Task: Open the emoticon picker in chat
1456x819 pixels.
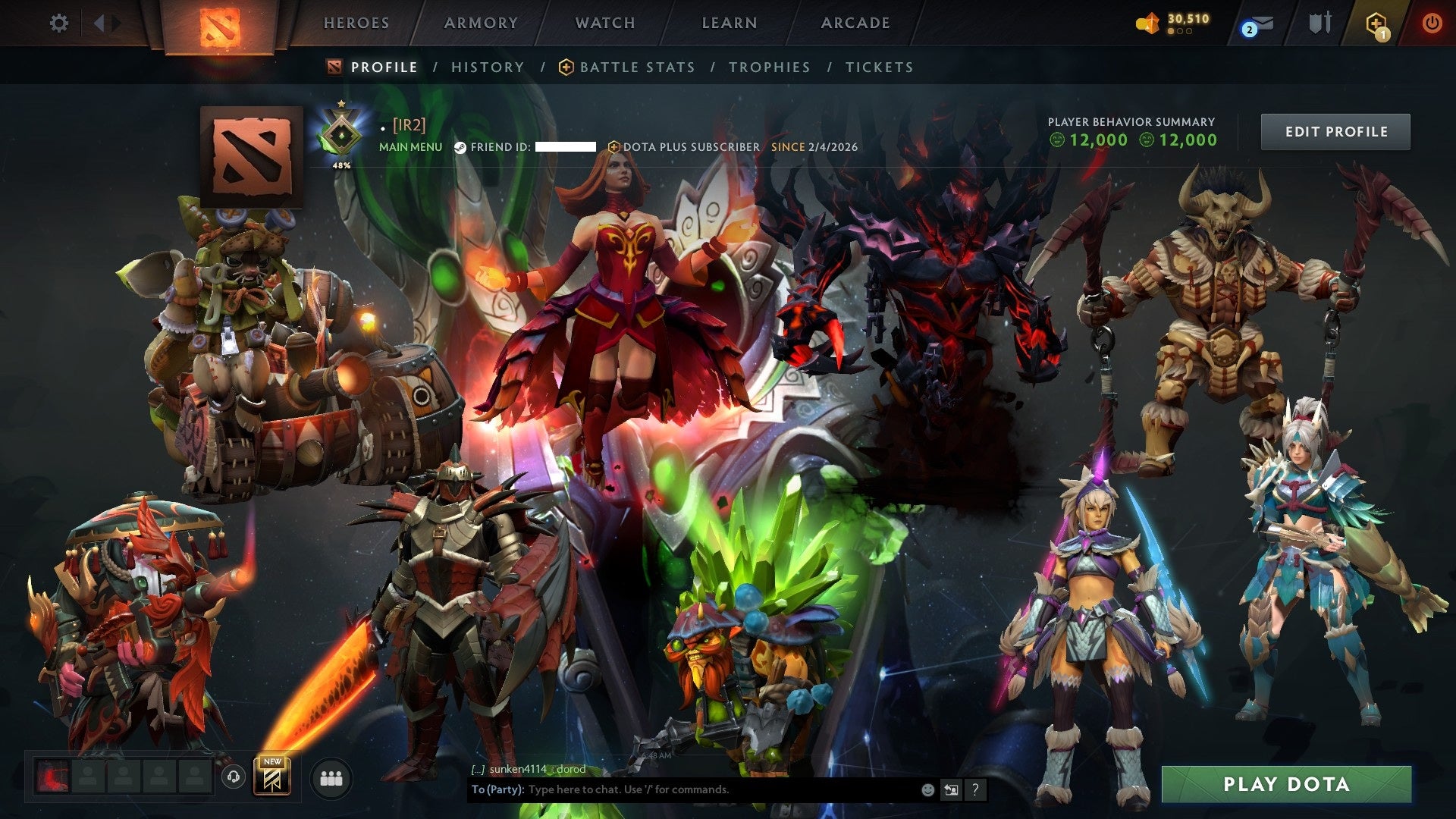Action: pyautogui.click(x=927, y=789)
